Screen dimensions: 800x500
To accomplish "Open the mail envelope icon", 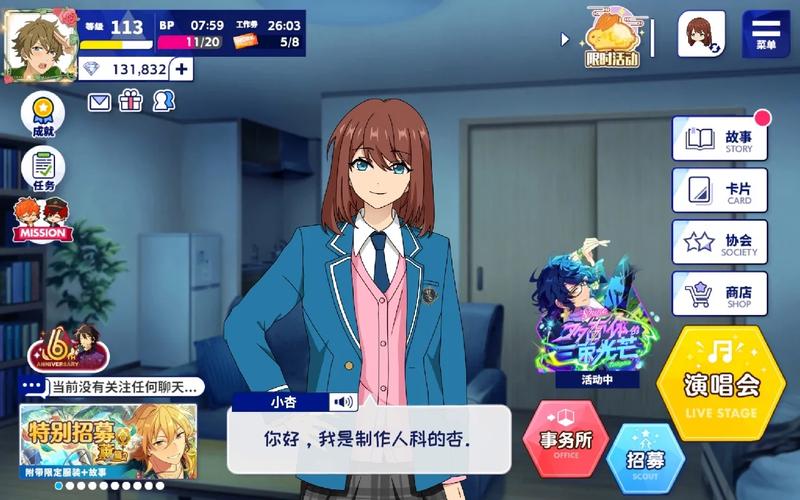I will pyautogui.click(x=100, y=101).
